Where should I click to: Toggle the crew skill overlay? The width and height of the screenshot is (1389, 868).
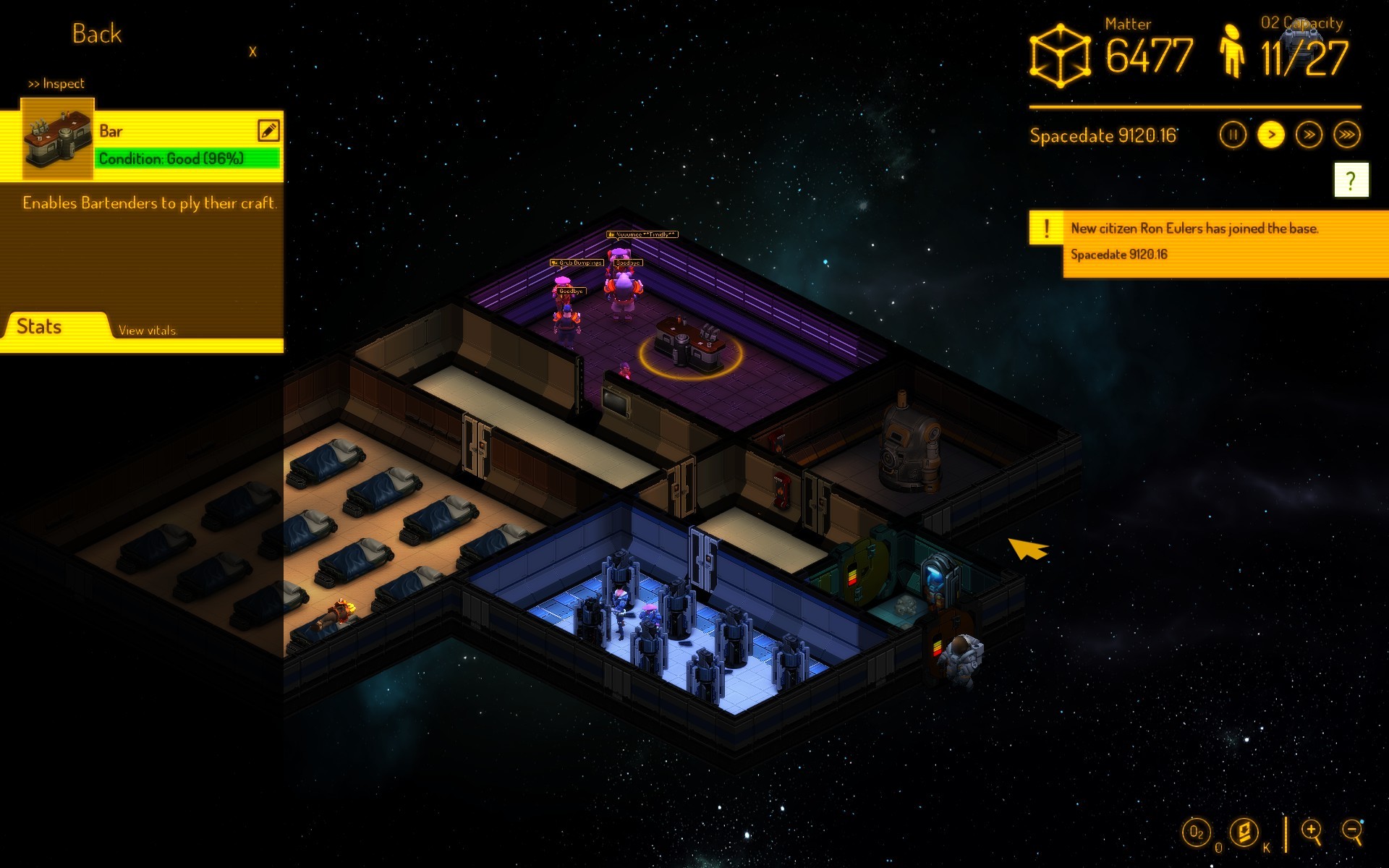(x=1244, y=832)
